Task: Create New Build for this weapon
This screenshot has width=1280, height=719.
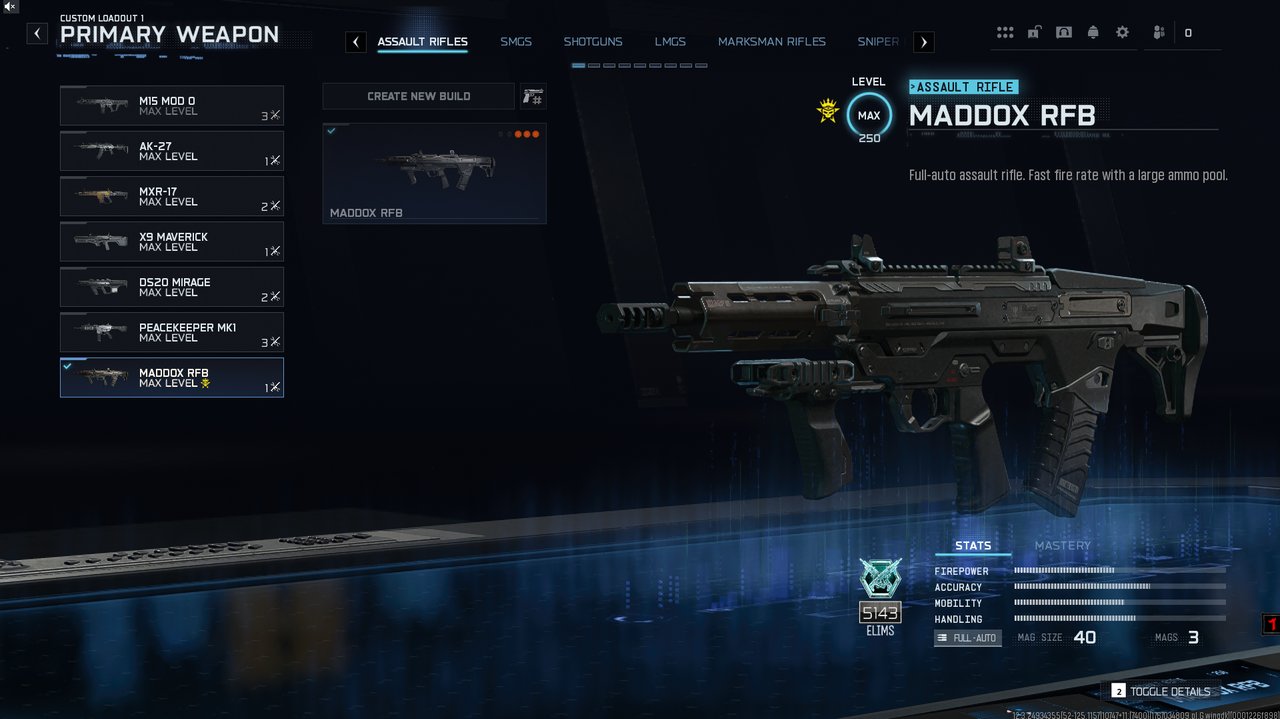Action: point(418,96)
